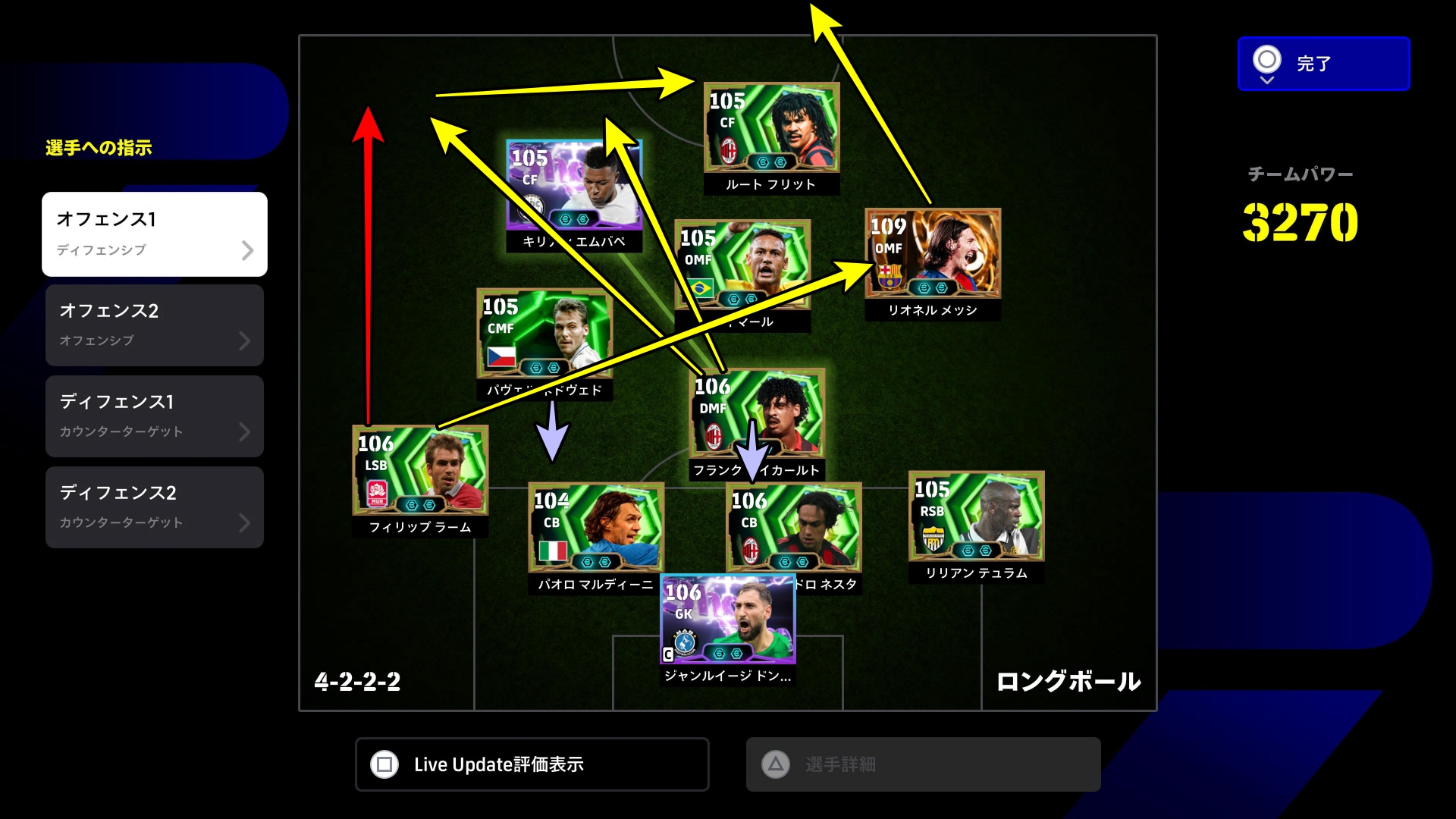Open the ディフェンス2 instruction entry
The width and height of the screenshot is (1456, 819).
tap(155, 507)
